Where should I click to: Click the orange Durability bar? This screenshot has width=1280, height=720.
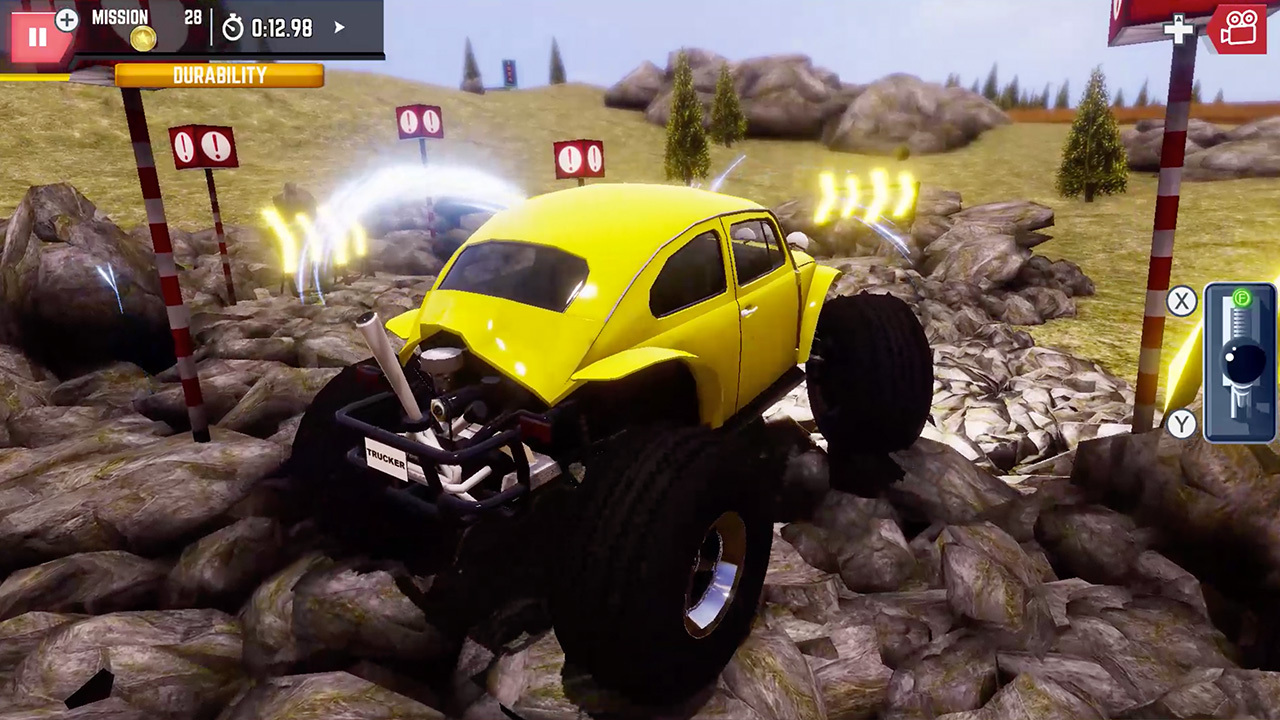(220, 74)
